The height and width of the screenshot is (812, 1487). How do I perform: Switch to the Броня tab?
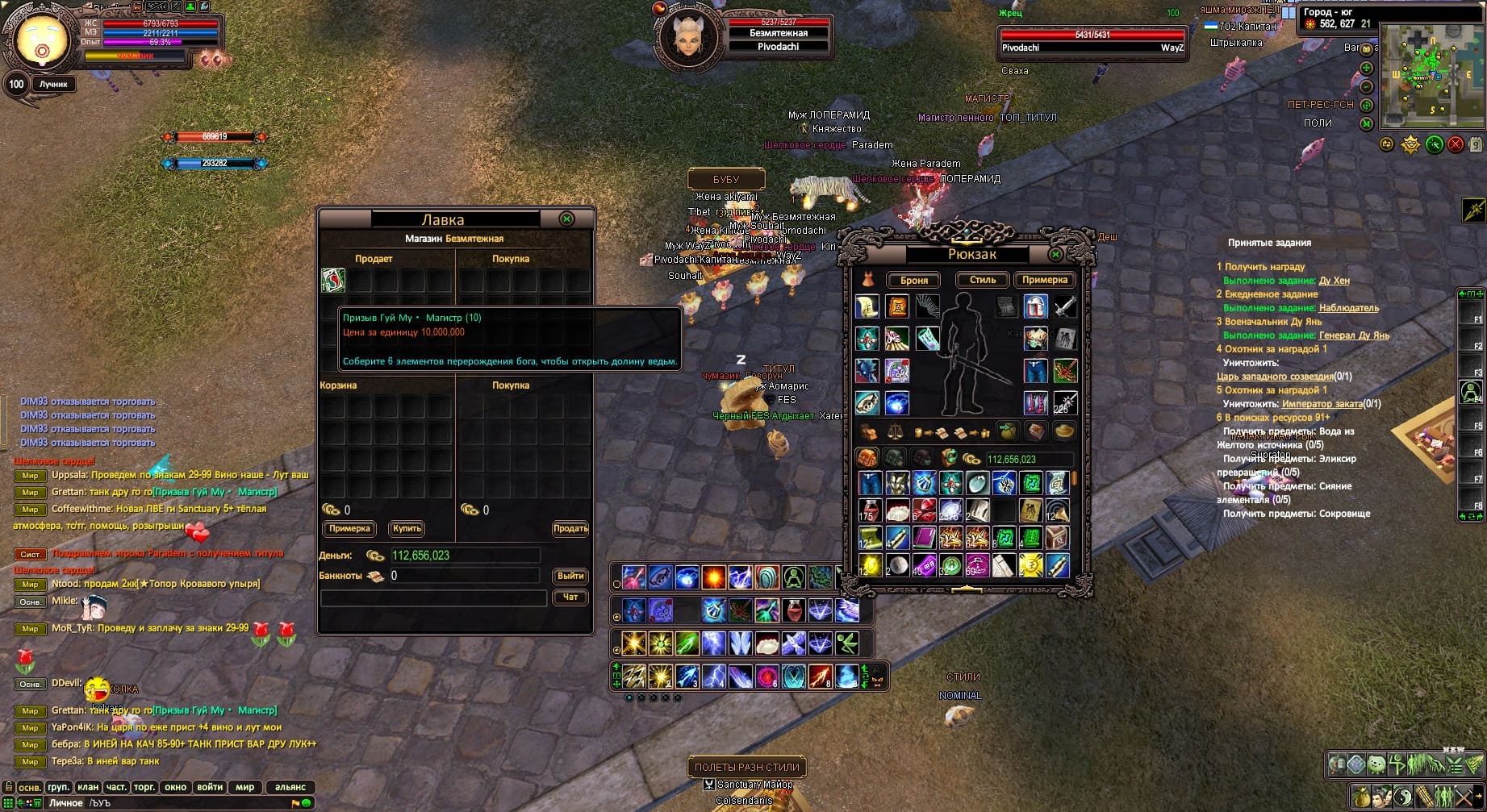pyautogui.click(x=913, y=281)
